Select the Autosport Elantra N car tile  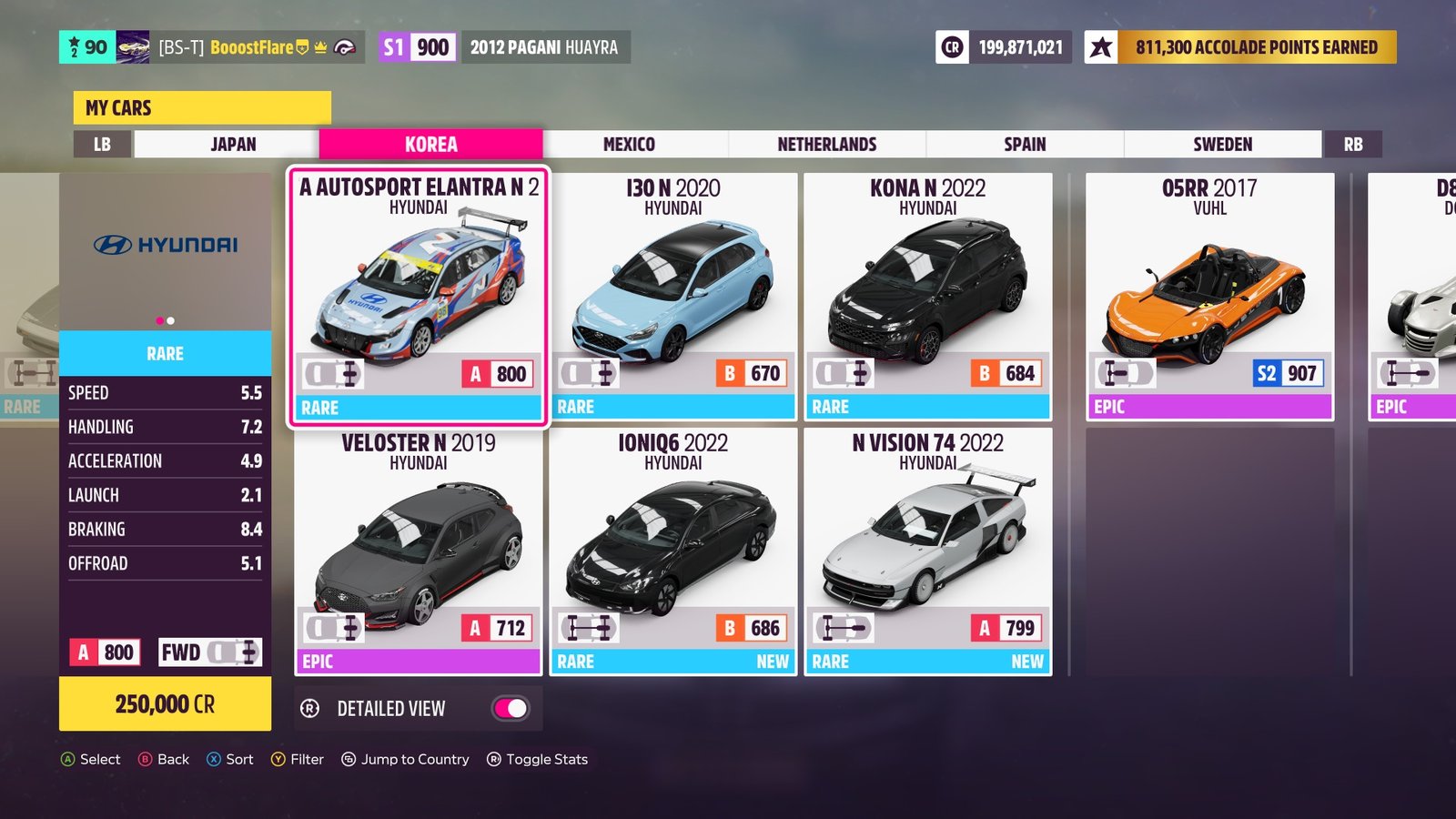coord(419,297)
